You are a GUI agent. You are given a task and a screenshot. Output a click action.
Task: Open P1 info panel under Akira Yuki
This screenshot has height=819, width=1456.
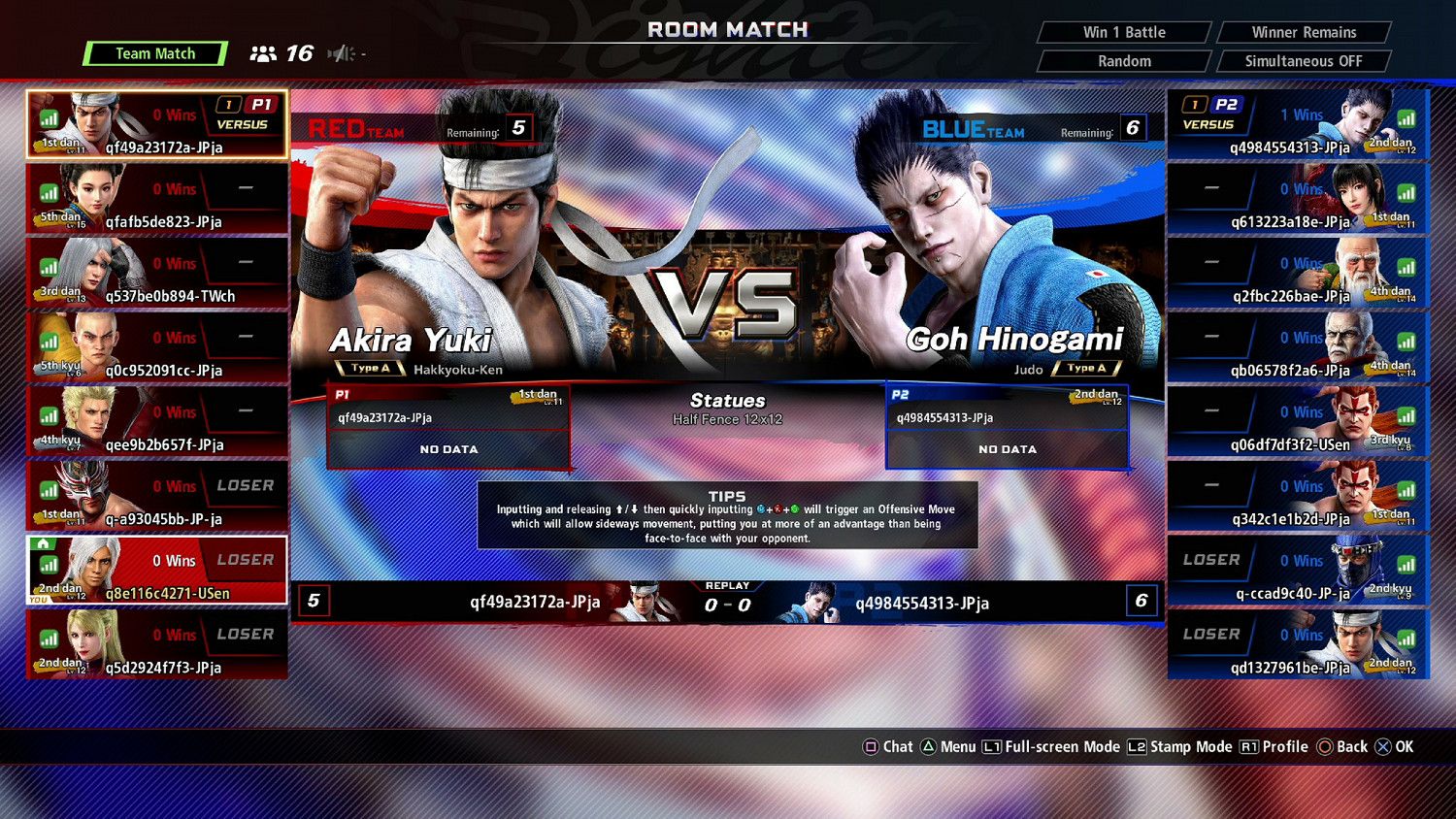(x=448, y=427)
